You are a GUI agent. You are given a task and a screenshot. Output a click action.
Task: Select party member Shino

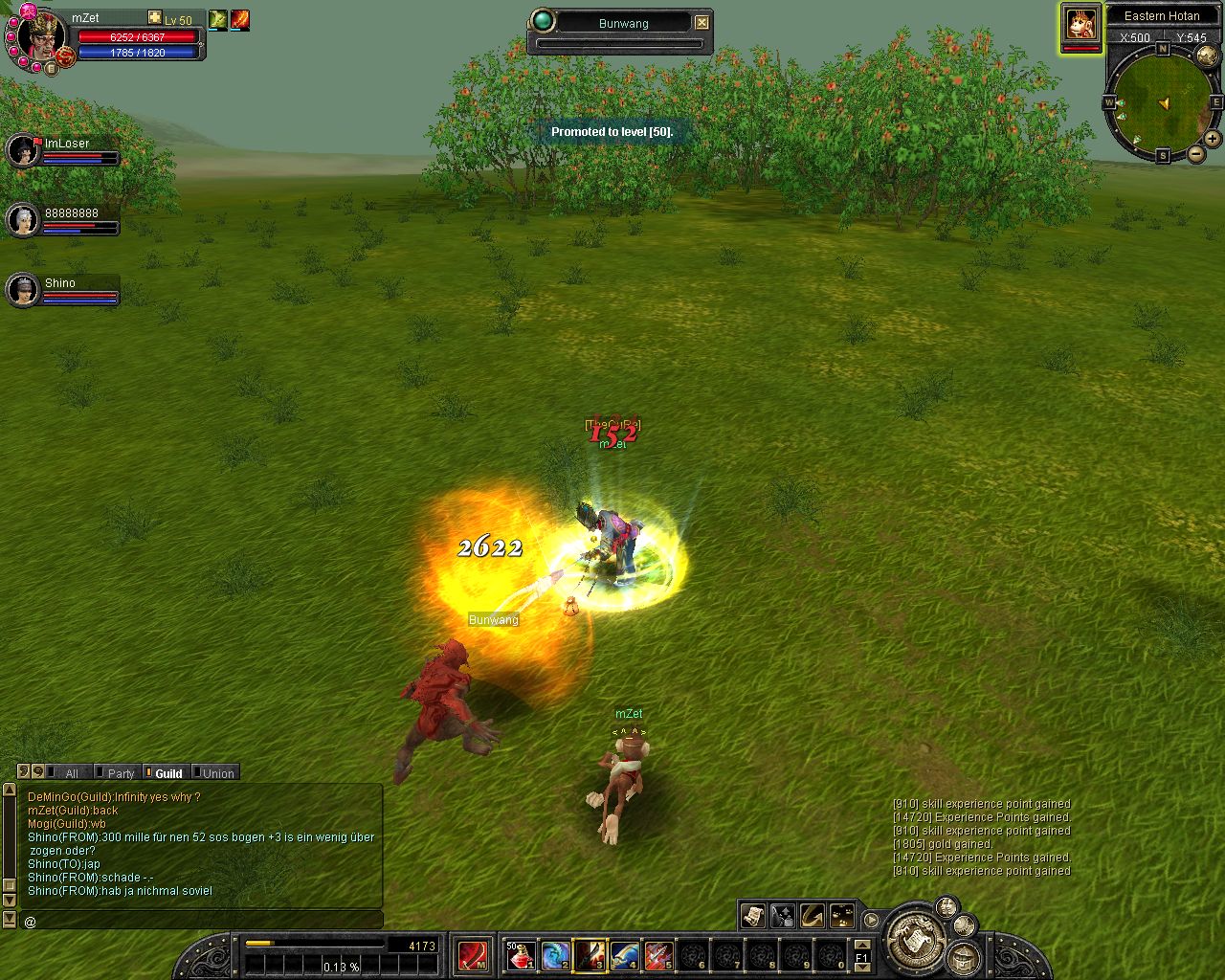click(x=23, y=290)
